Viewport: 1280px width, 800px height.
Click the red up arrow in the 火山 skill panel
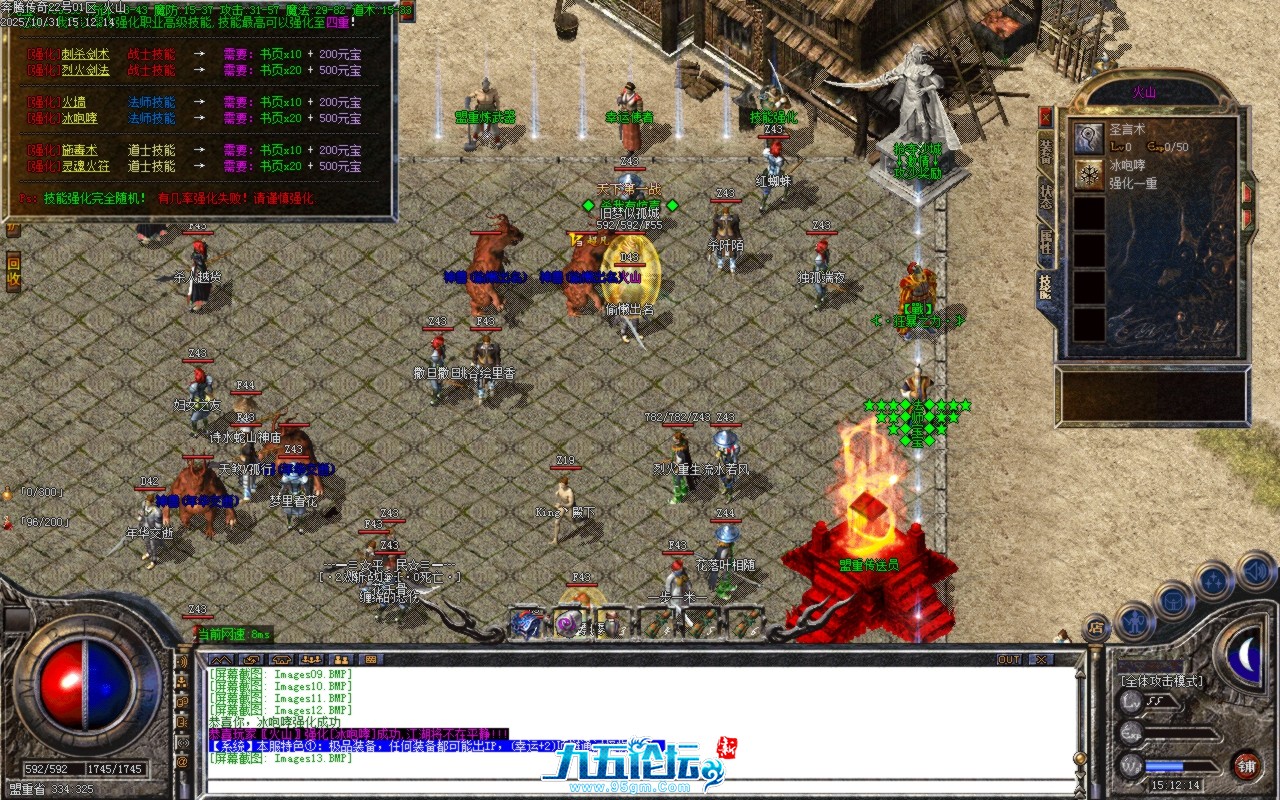coord(1247,192)
